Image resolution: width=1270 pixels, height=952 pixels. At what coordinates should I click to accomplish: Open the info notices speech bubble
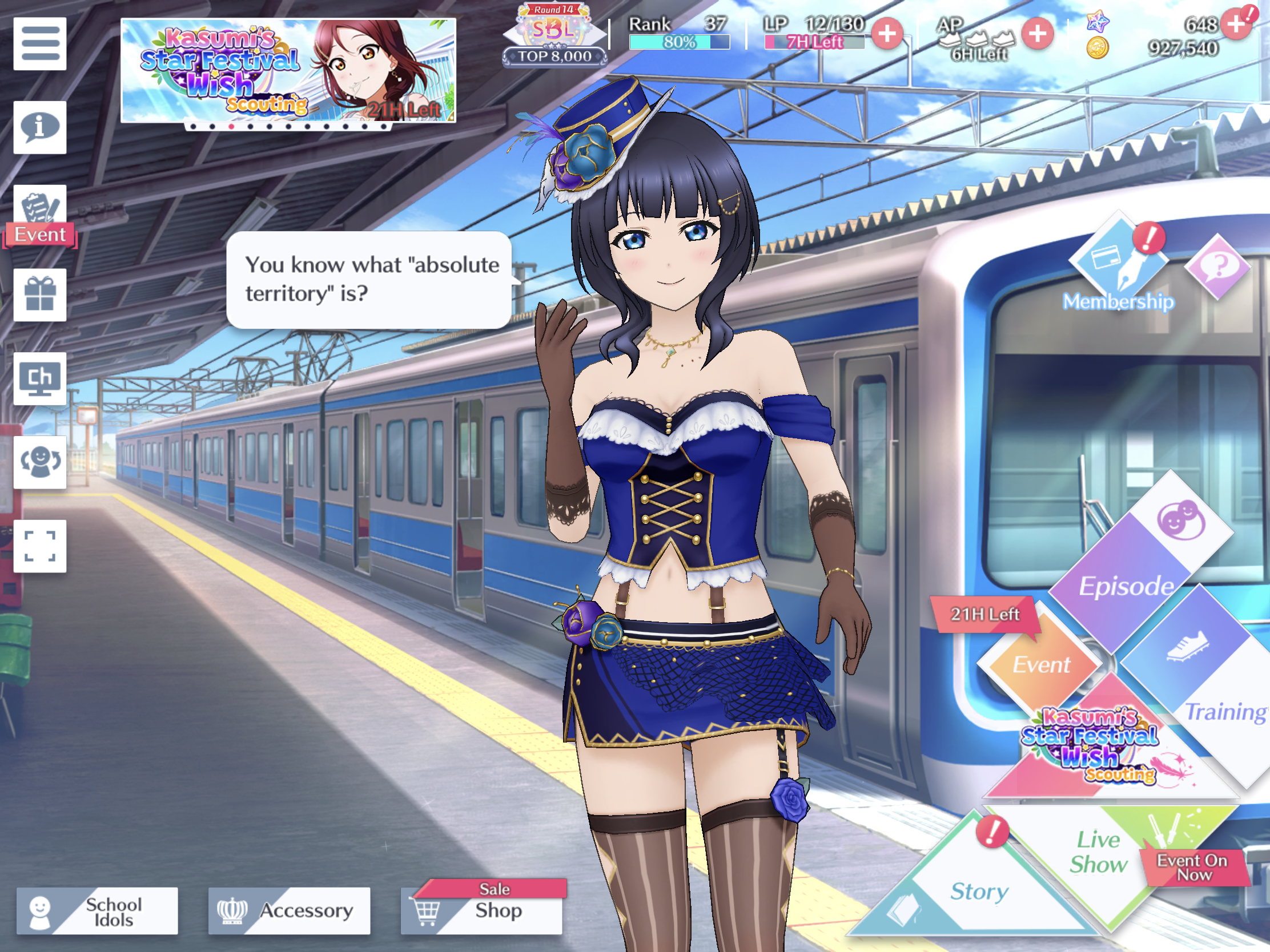39,127
